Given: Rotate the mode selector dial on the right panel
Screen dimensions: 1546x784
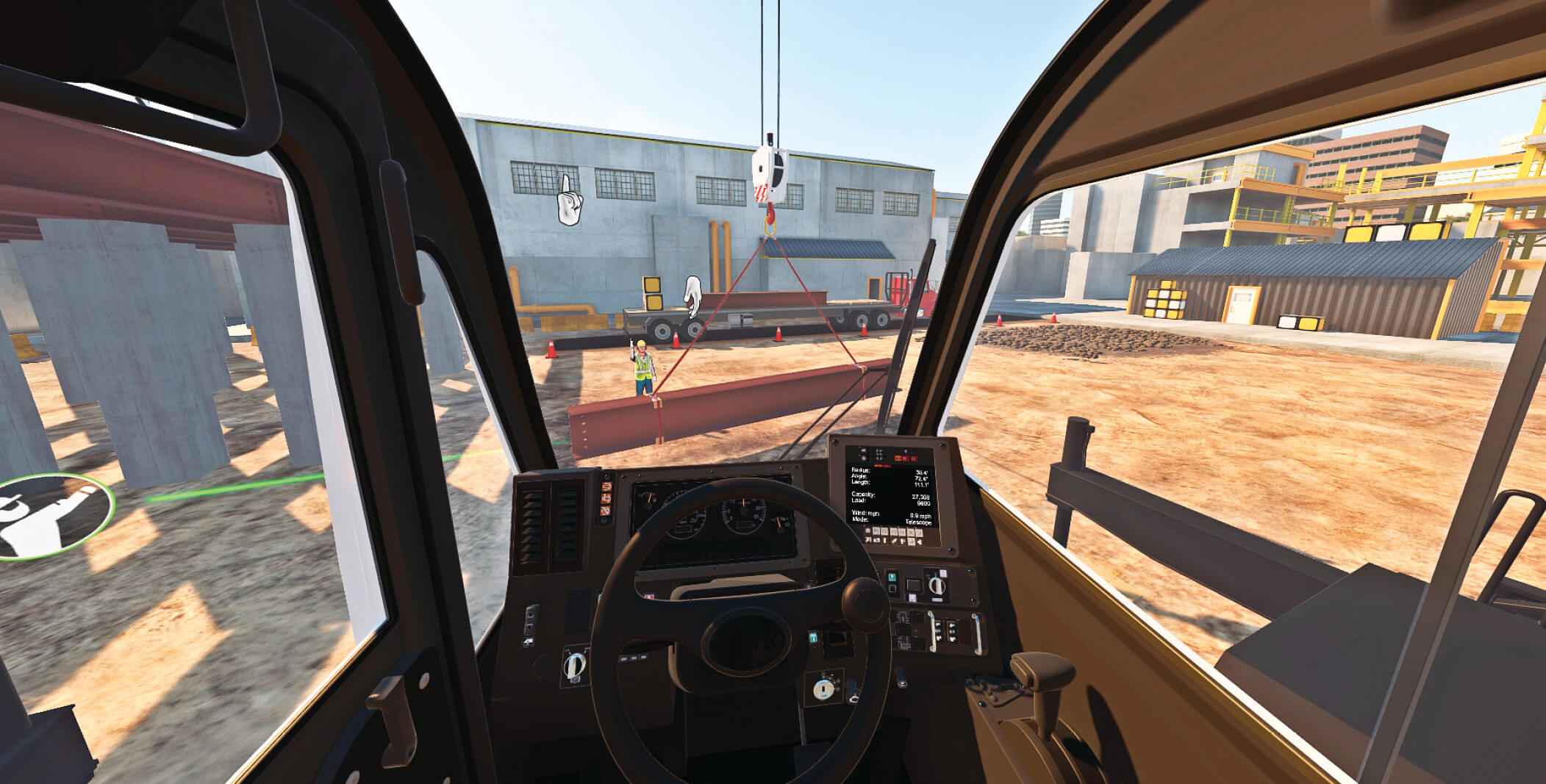Looking at the screenshot, I should point(937,587).
